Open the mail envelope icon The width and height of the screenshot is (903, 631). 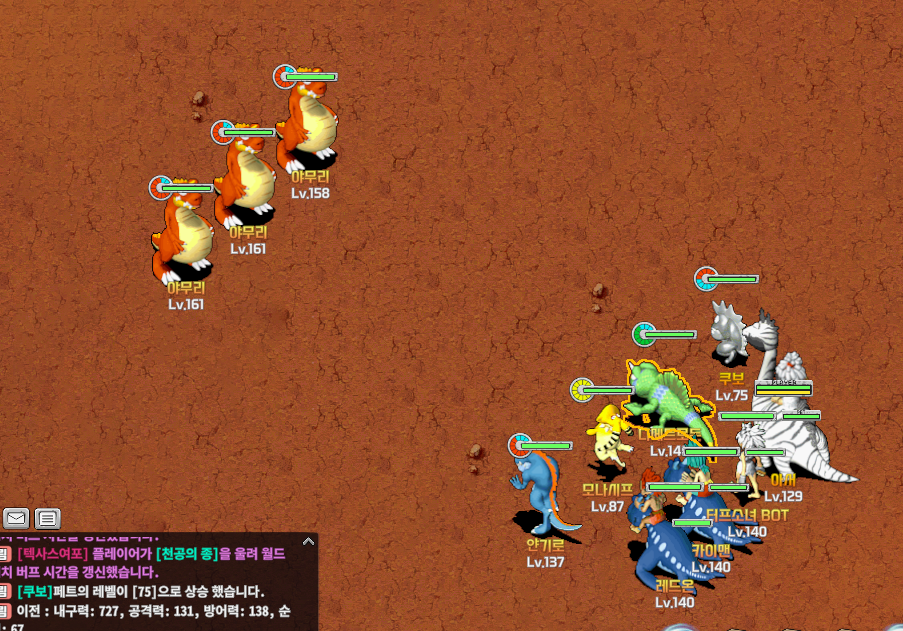(x=15, y=518)
